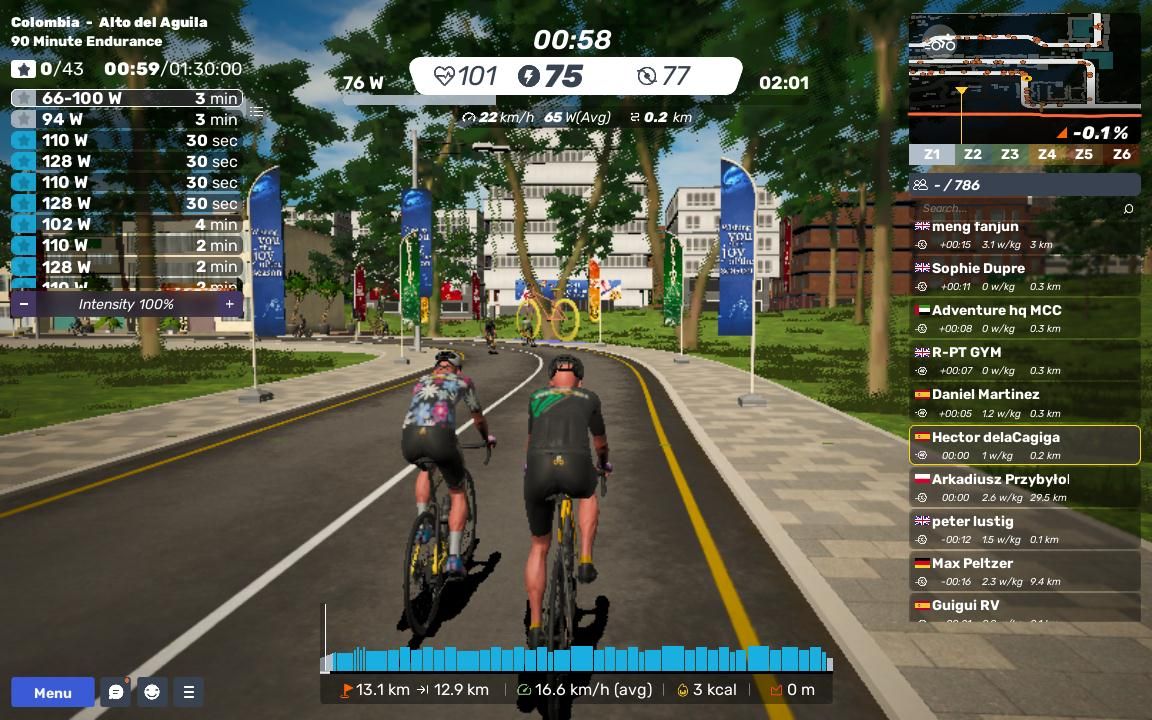Viewport: 1152px width, 720px height.
Task: Select the 102 W four-minute interval
Action: [127, 224]
